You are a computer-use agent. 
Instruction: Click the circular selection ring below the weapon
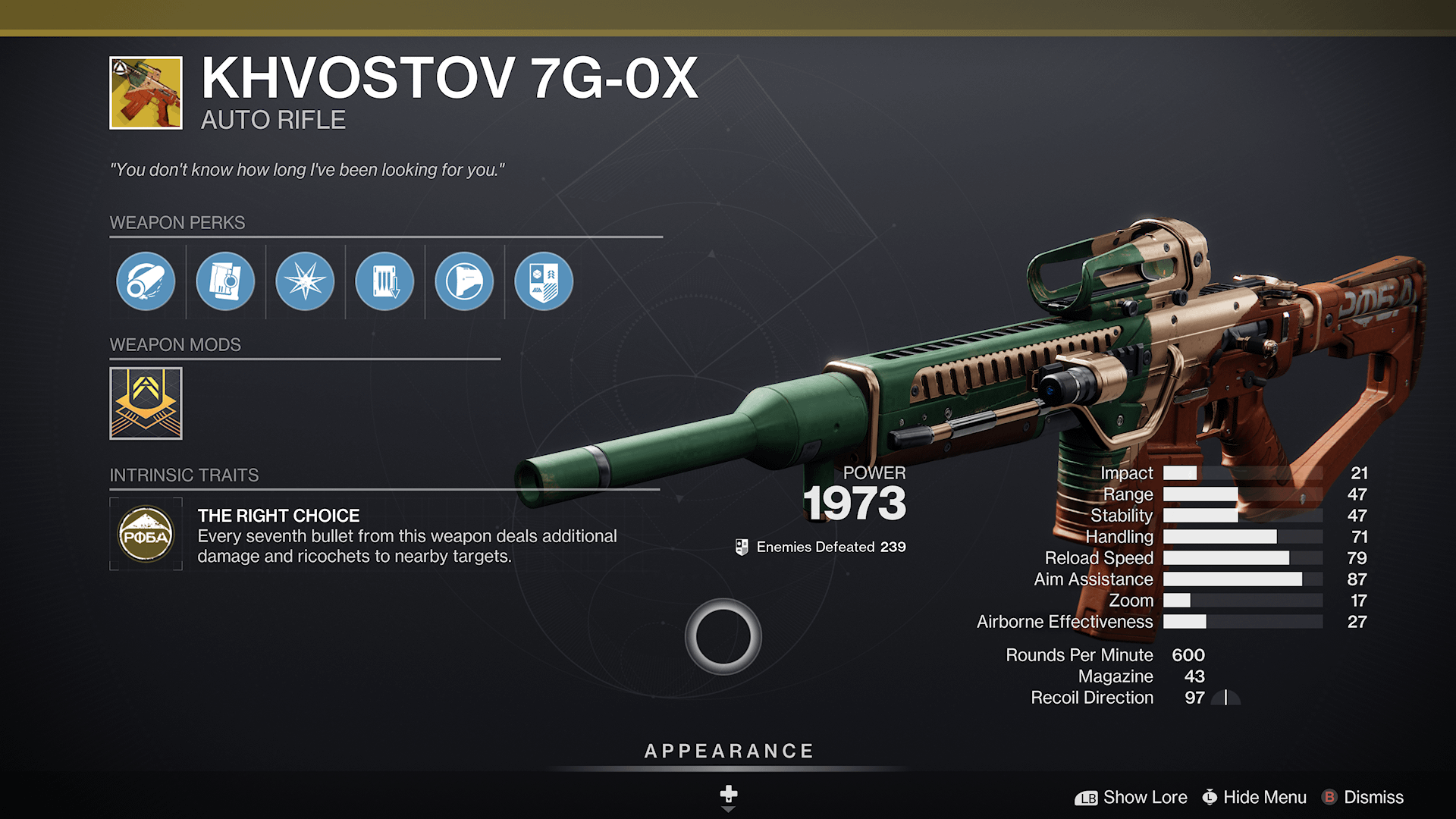(723, 637)
